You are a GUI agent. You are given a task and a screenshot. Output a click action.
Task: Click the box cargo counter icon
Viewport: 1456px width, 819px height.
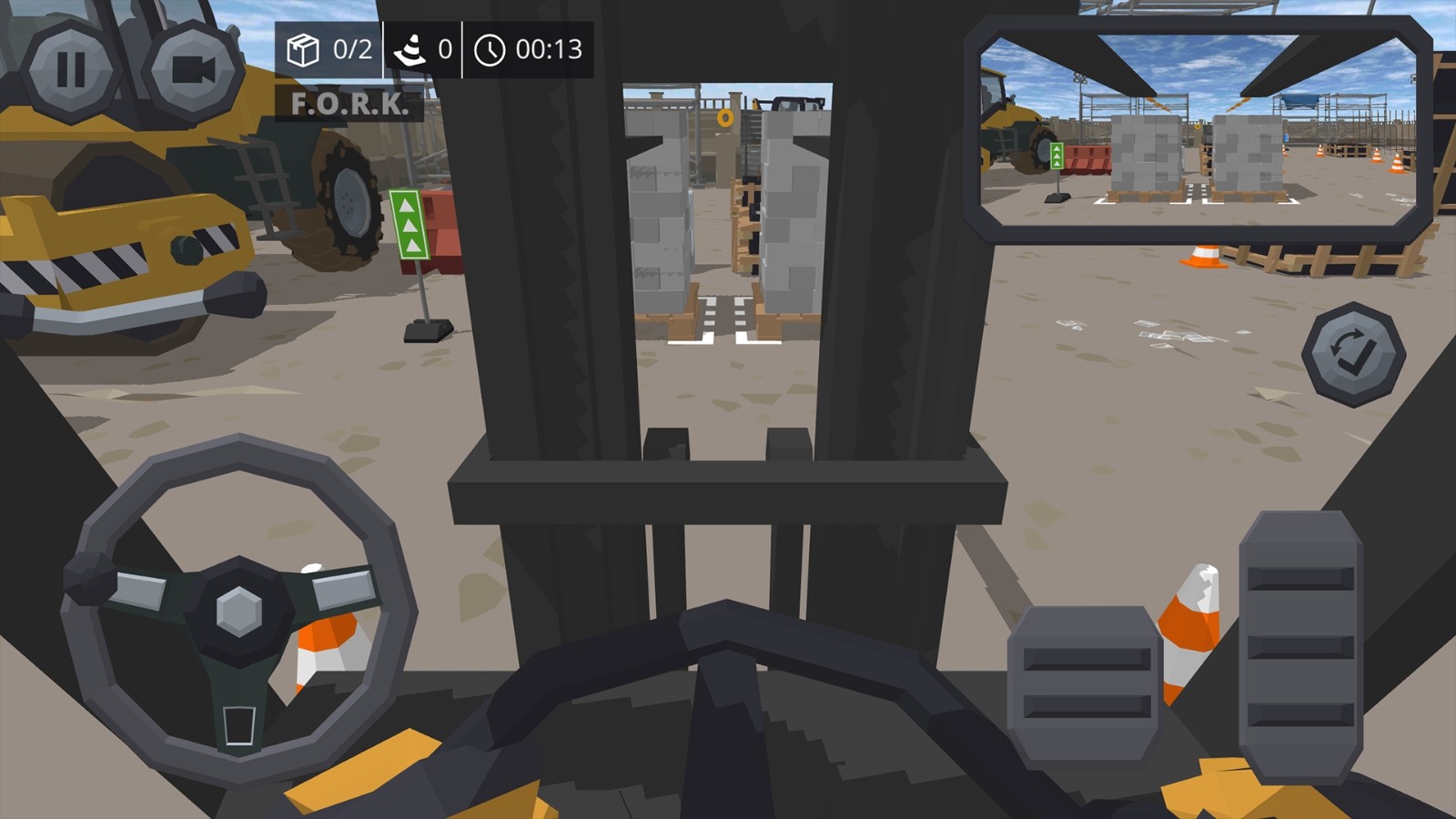pyautogui.click(x=304, y=52)
